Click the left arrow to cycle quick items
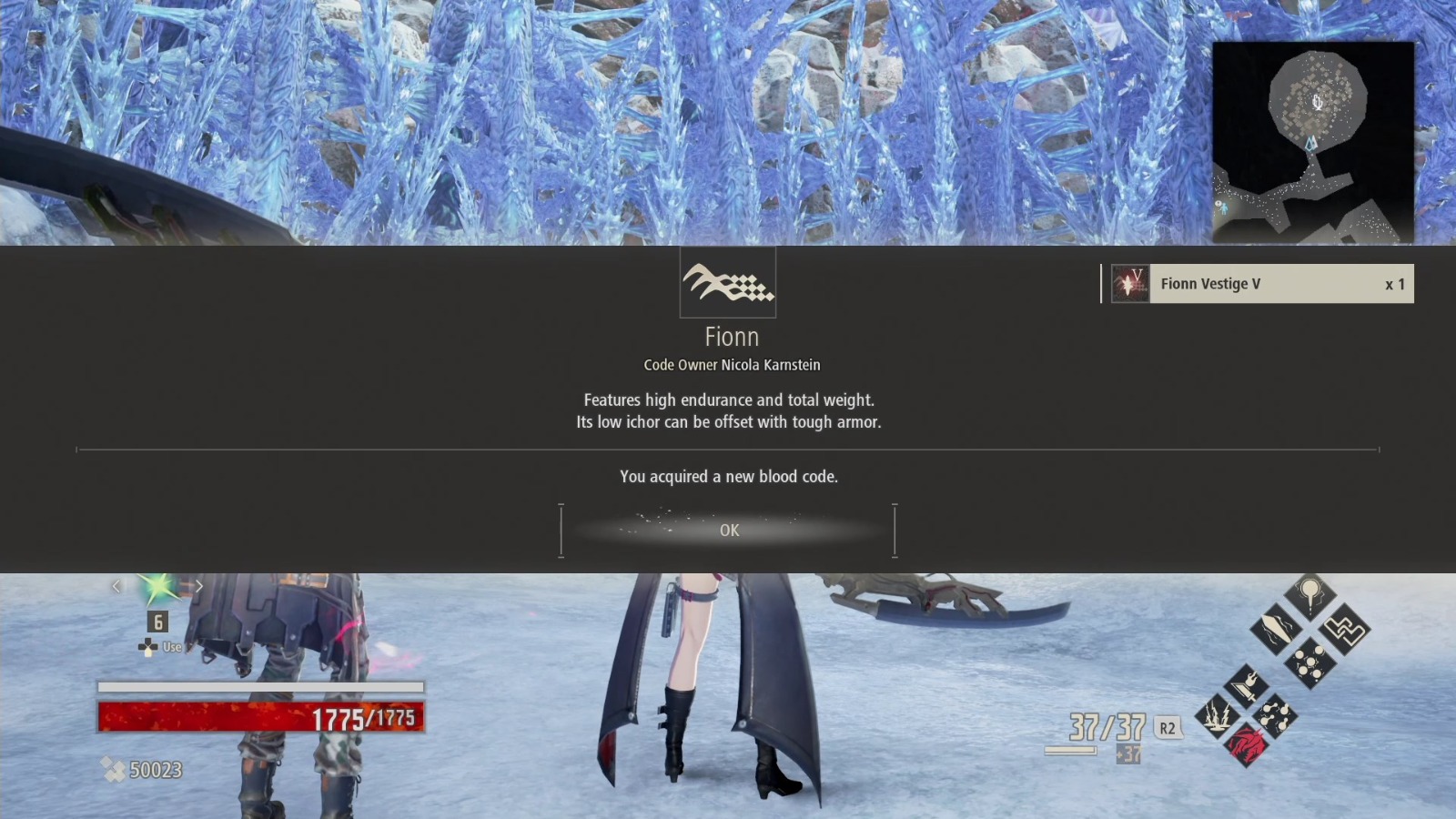The width and height of the screenshot is (1456, 819). [x=116, y=586]
